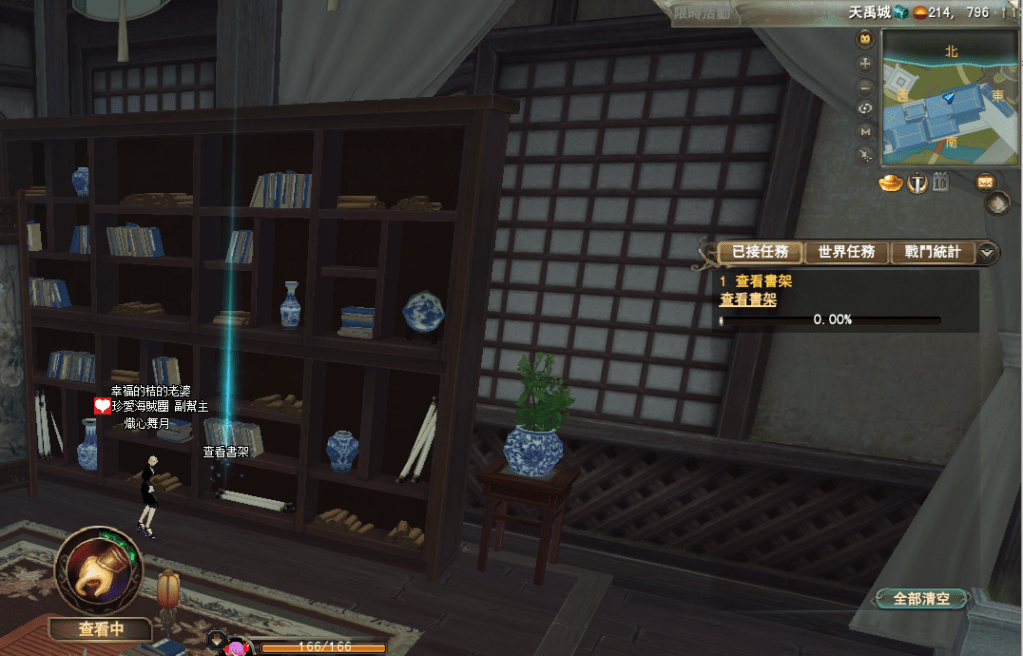Follow the underlined 查看書架 quest link
Viewport: 1023px width, 656px height.
(x=748, y=299)
